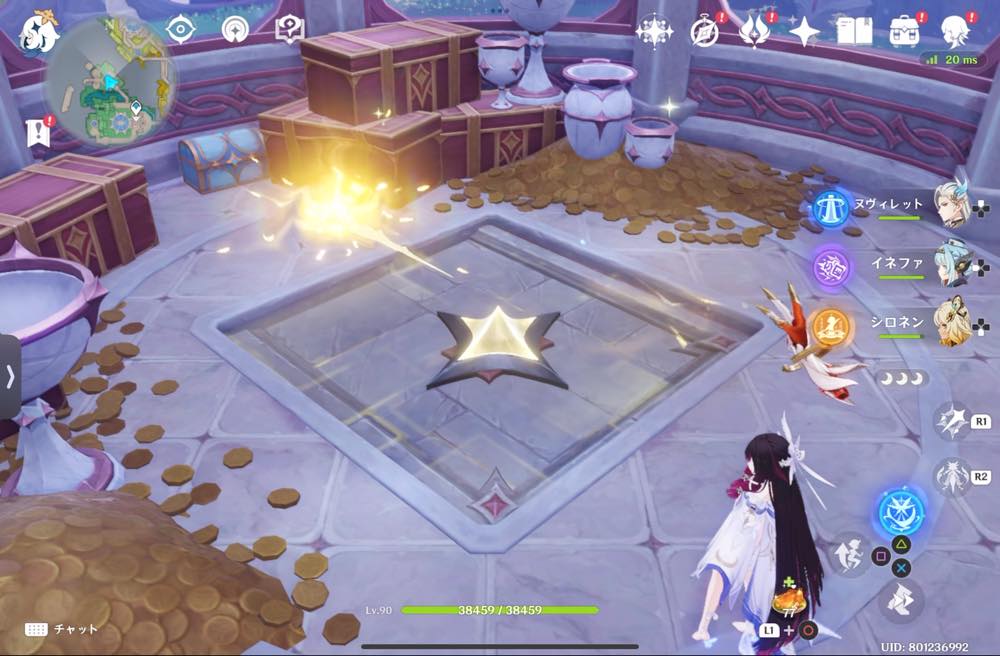Open the map via the minimap
1000x656 pixels.
coord(109,82)
